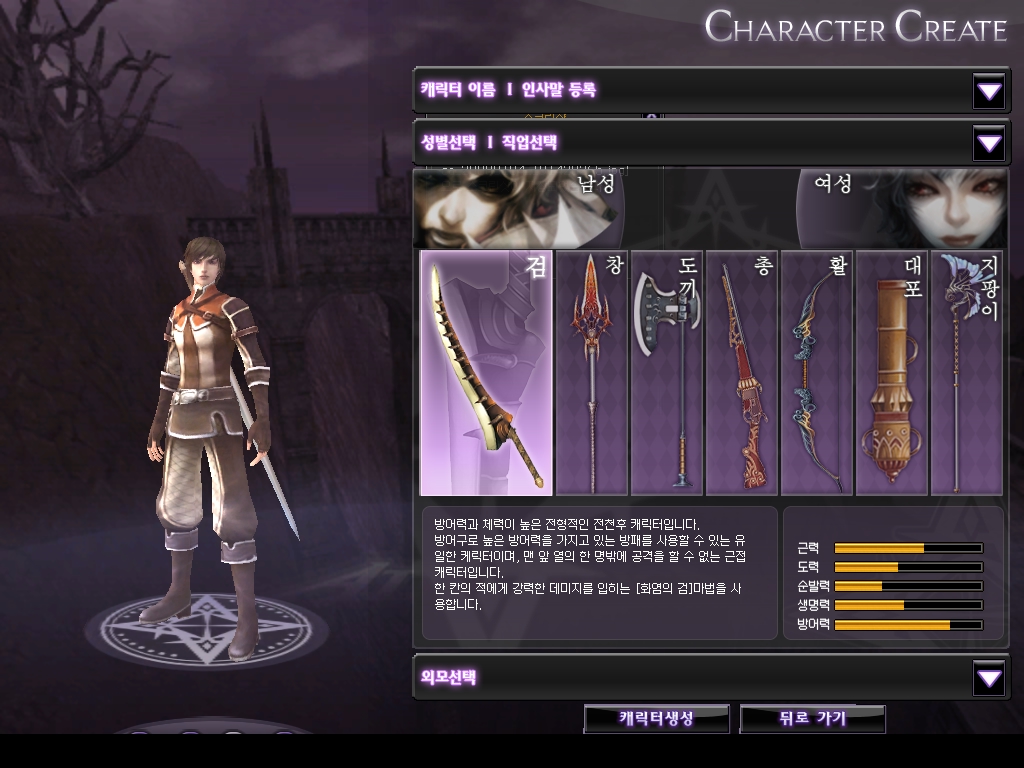Choose the 총 gun class tile
The image size is (1024, 768).
pos(742,373)
